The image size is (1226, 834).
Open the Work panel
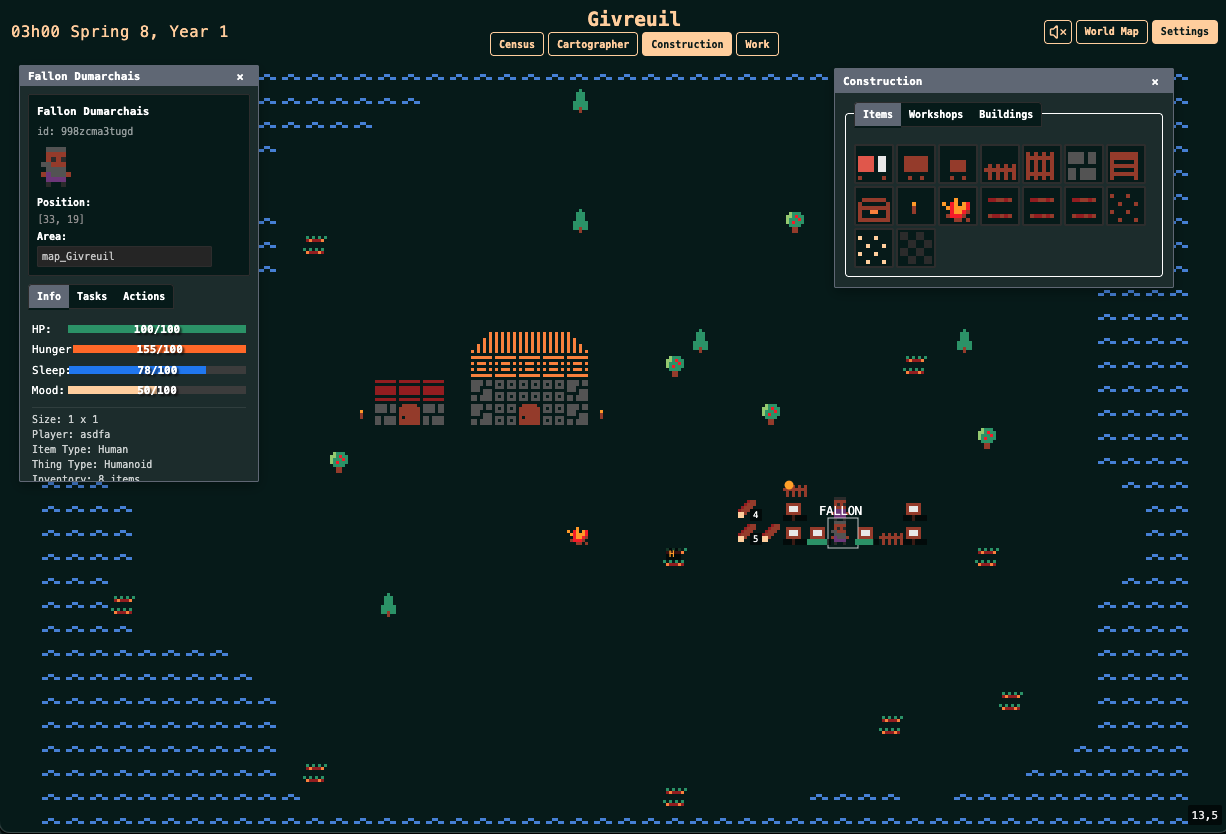(757, 44)
